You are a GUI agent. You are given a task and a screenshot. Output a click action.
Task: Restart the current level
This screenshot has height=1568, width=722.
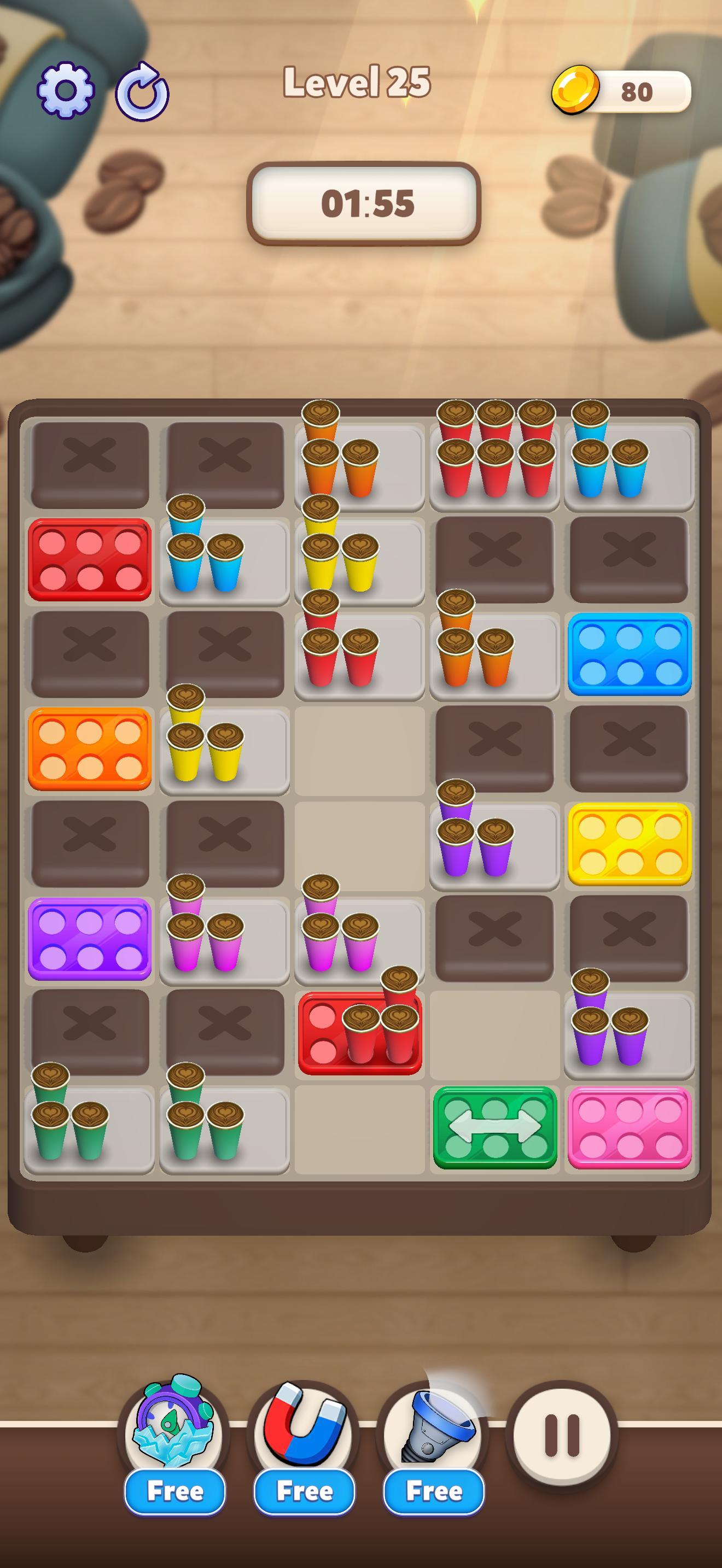coord(142,91)
